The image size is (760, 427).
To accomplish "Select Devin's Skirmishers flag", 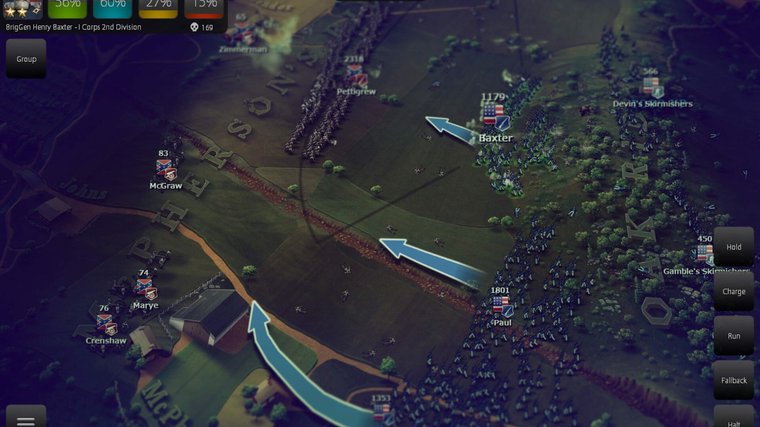I will [652, 87].
